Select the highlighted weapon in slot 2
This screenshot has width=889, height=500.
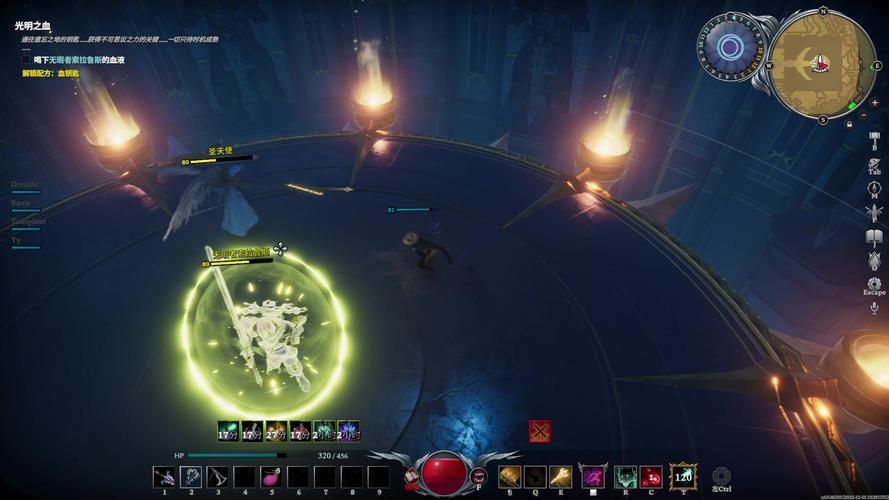coord(190,477)
